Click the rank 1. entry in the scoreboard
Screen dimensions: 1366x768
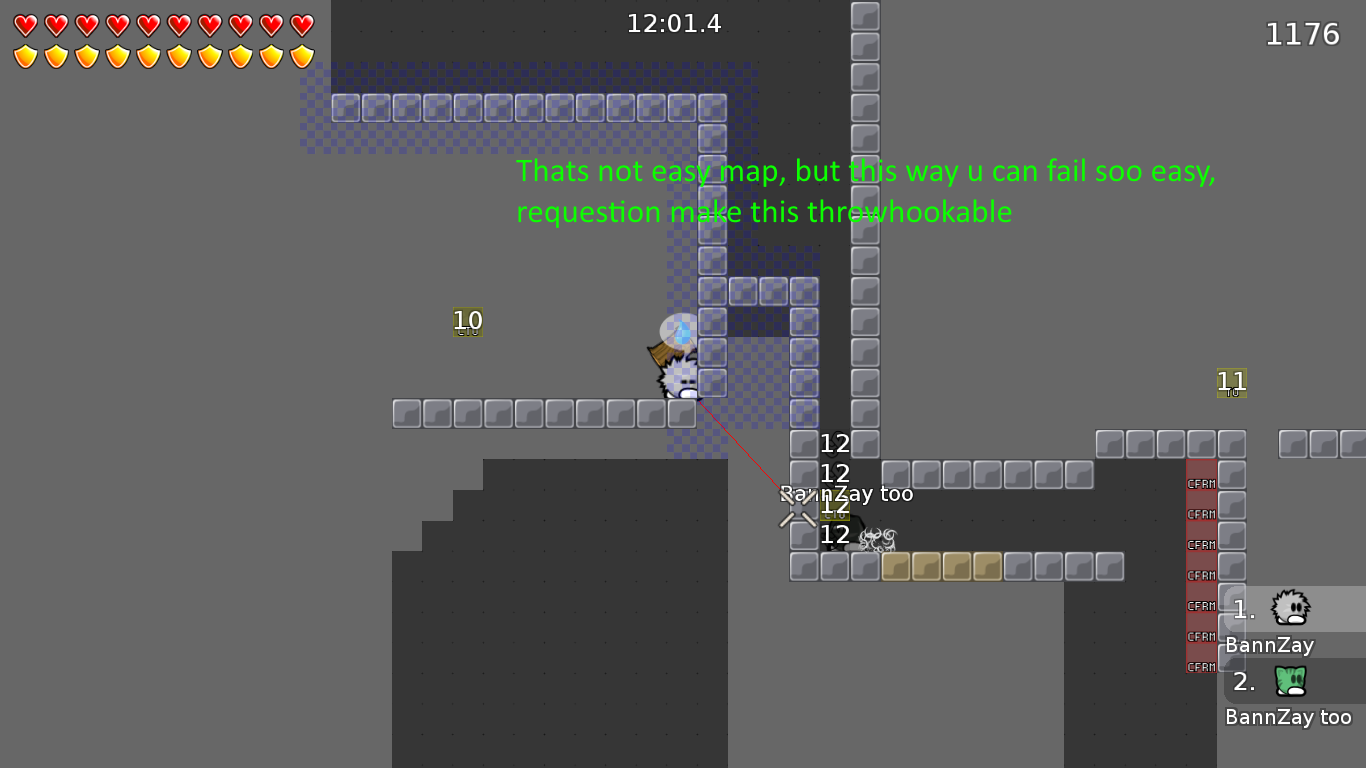(1242, 608)
